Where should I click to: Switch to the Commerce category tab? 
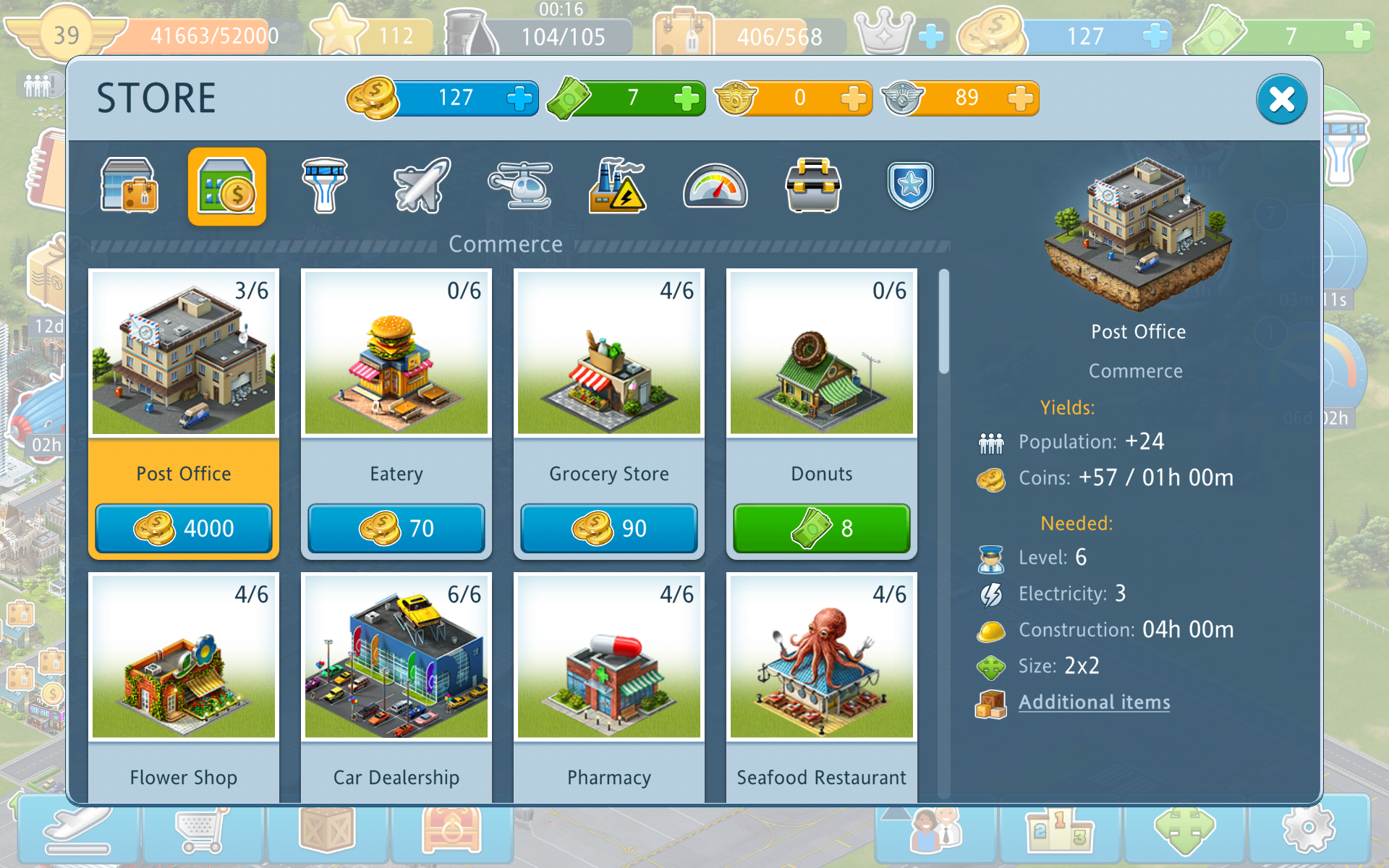(226, 187)
